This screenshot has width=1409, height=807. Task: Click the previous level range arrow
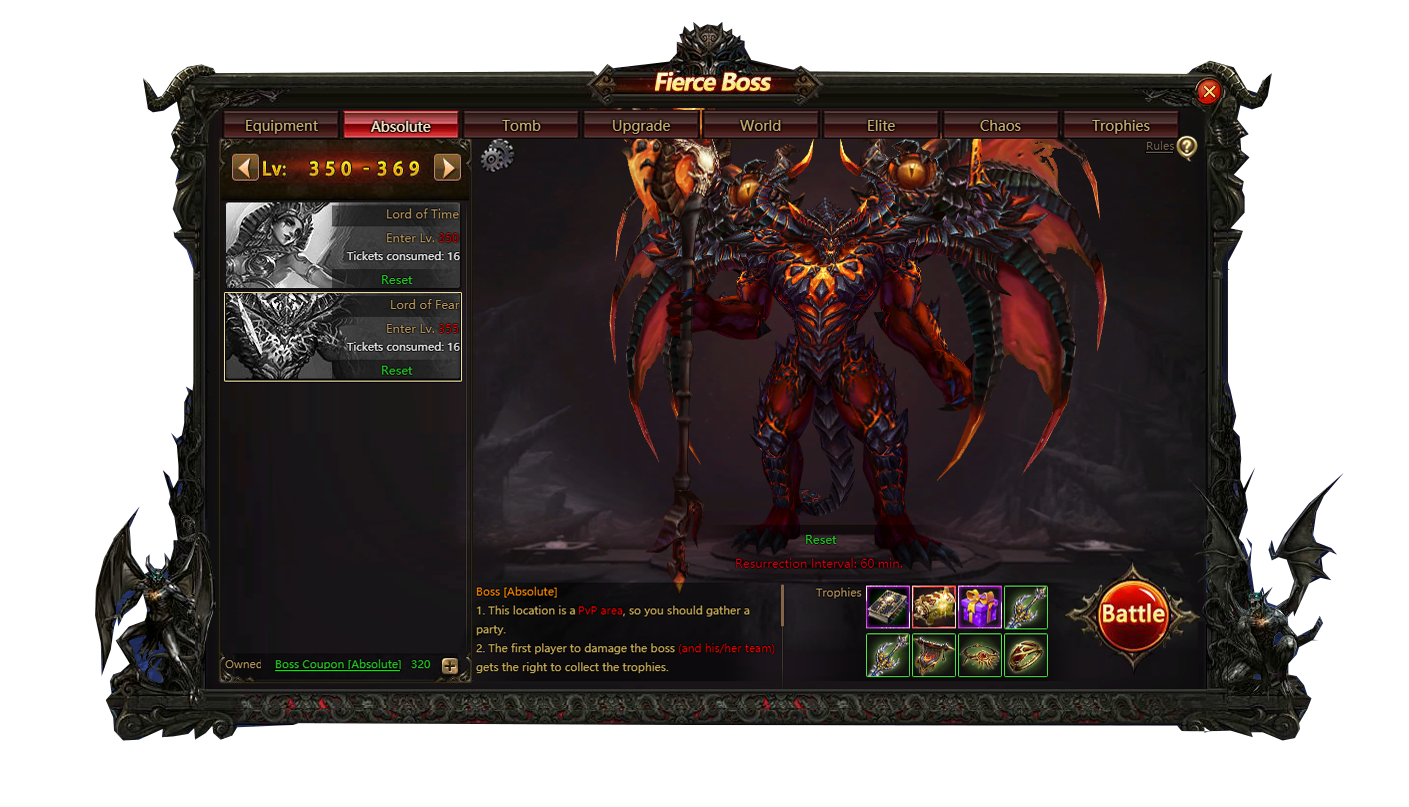pyautogui.click(x=245, y=167)
